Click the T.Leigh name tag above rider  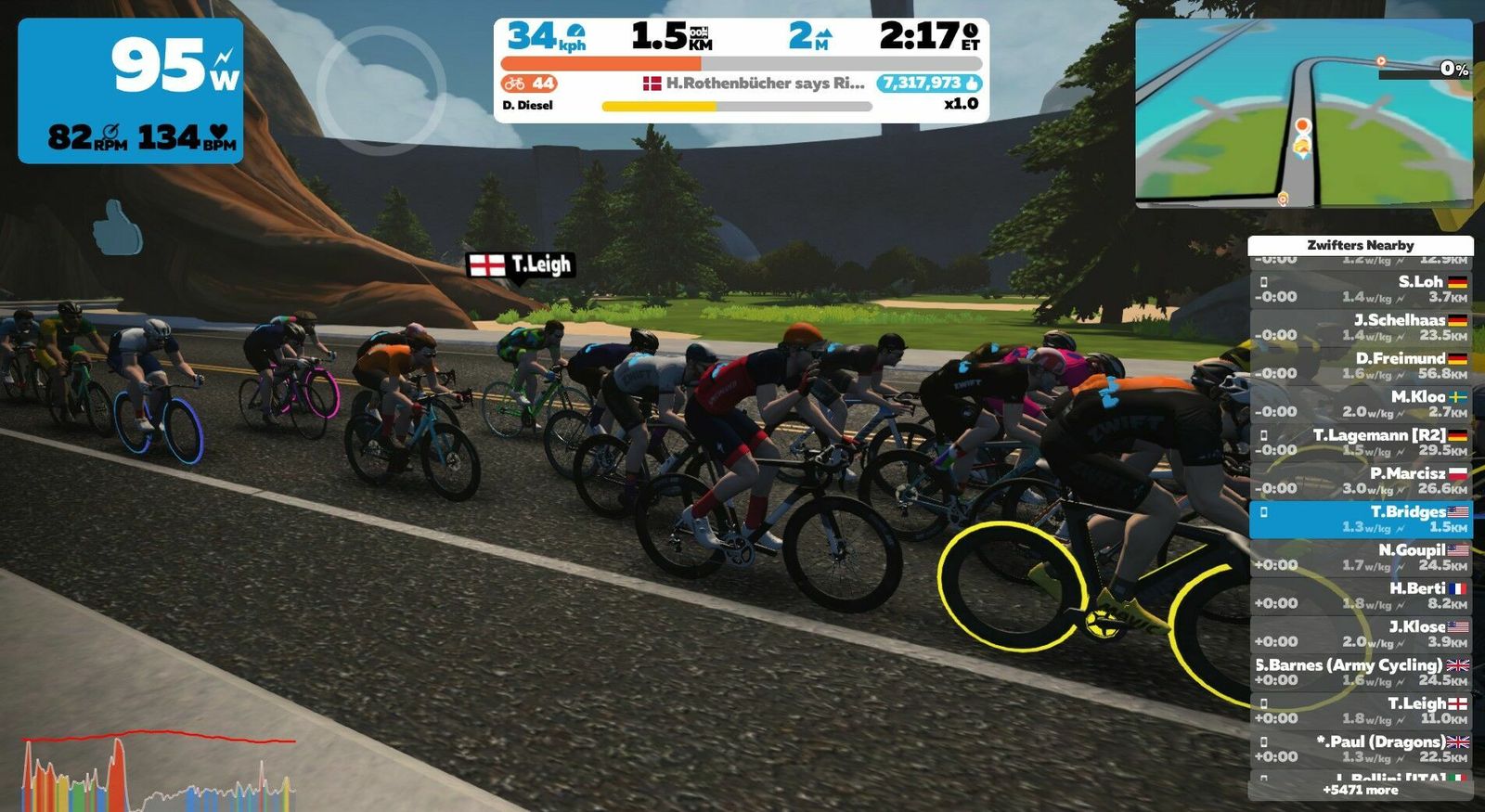click(521, 265)
